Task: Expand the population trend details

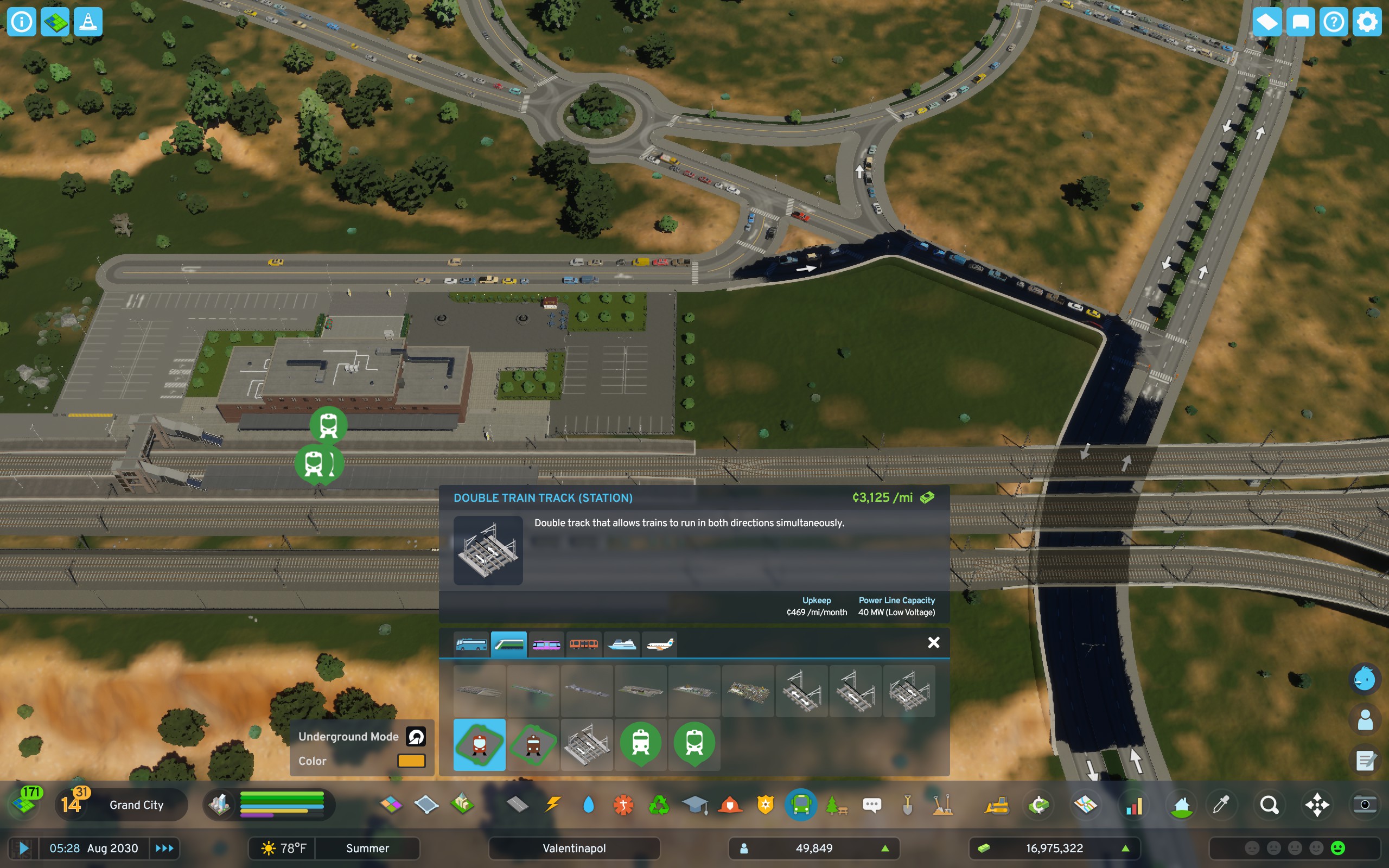Action: pyautogui.click(x=886, y=848)
